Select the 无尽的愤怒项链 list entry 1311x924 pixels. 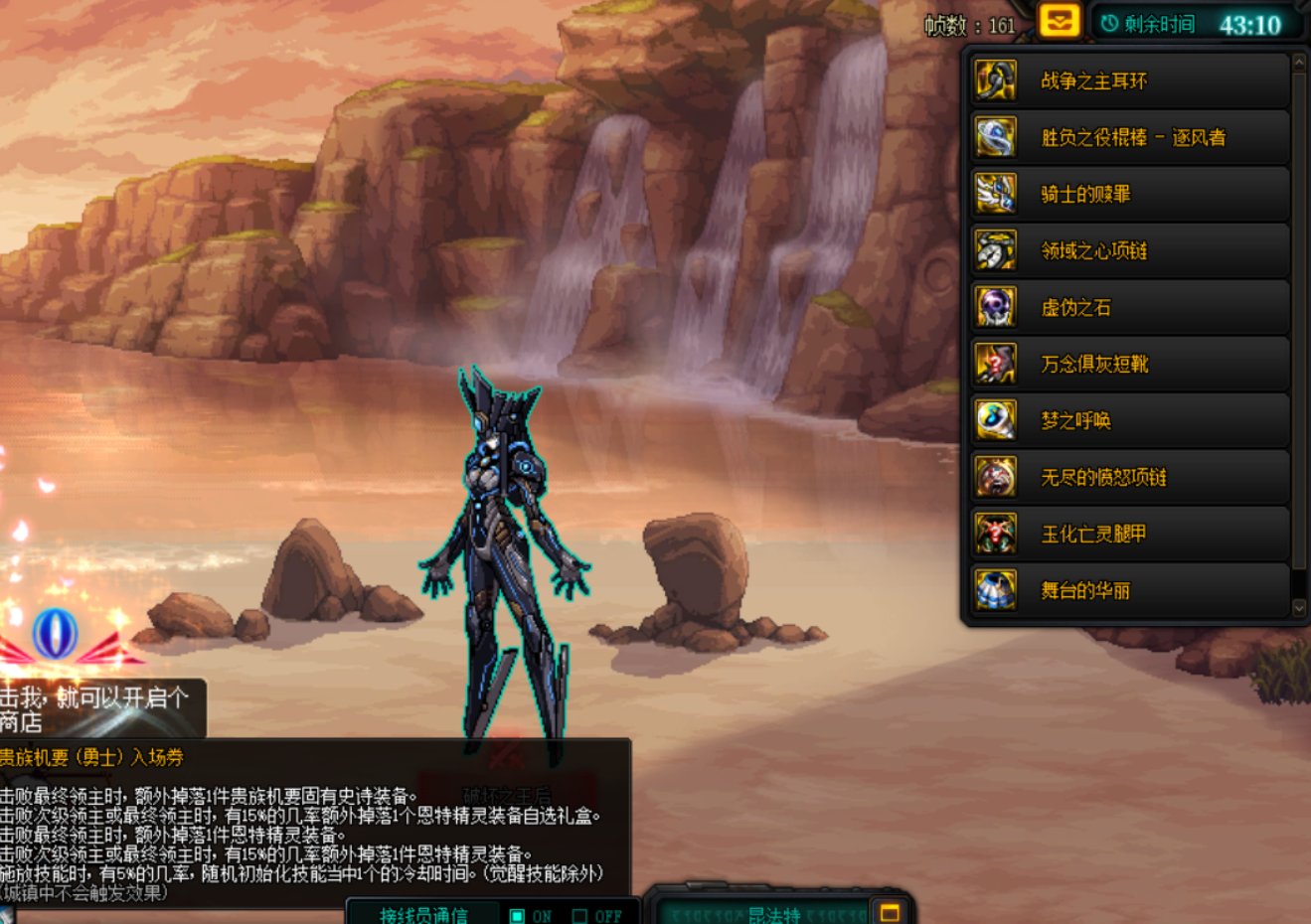1103,477
